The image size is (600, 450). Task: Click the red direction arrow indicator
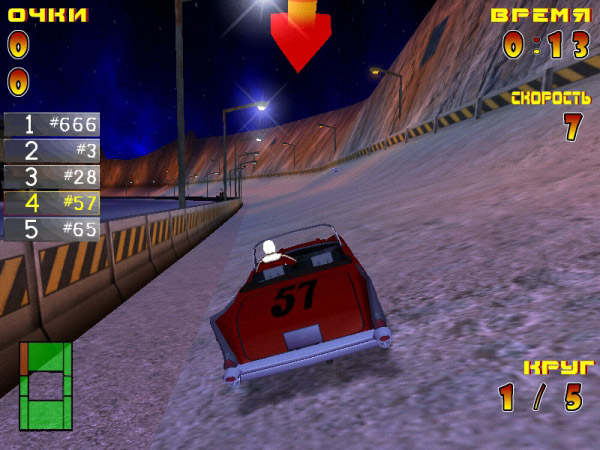[300, 36]
